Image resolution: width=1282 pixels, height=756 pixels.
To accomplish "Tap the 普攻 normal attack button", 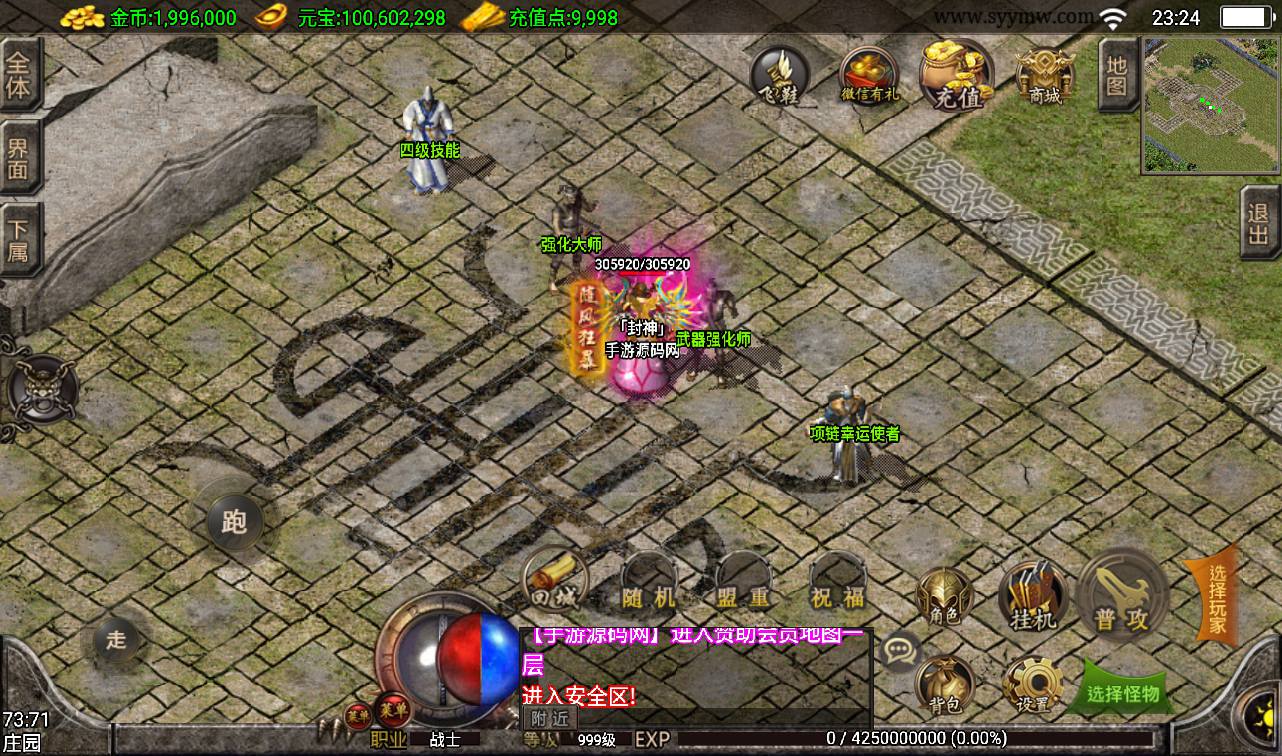I will click(1122, 598).
